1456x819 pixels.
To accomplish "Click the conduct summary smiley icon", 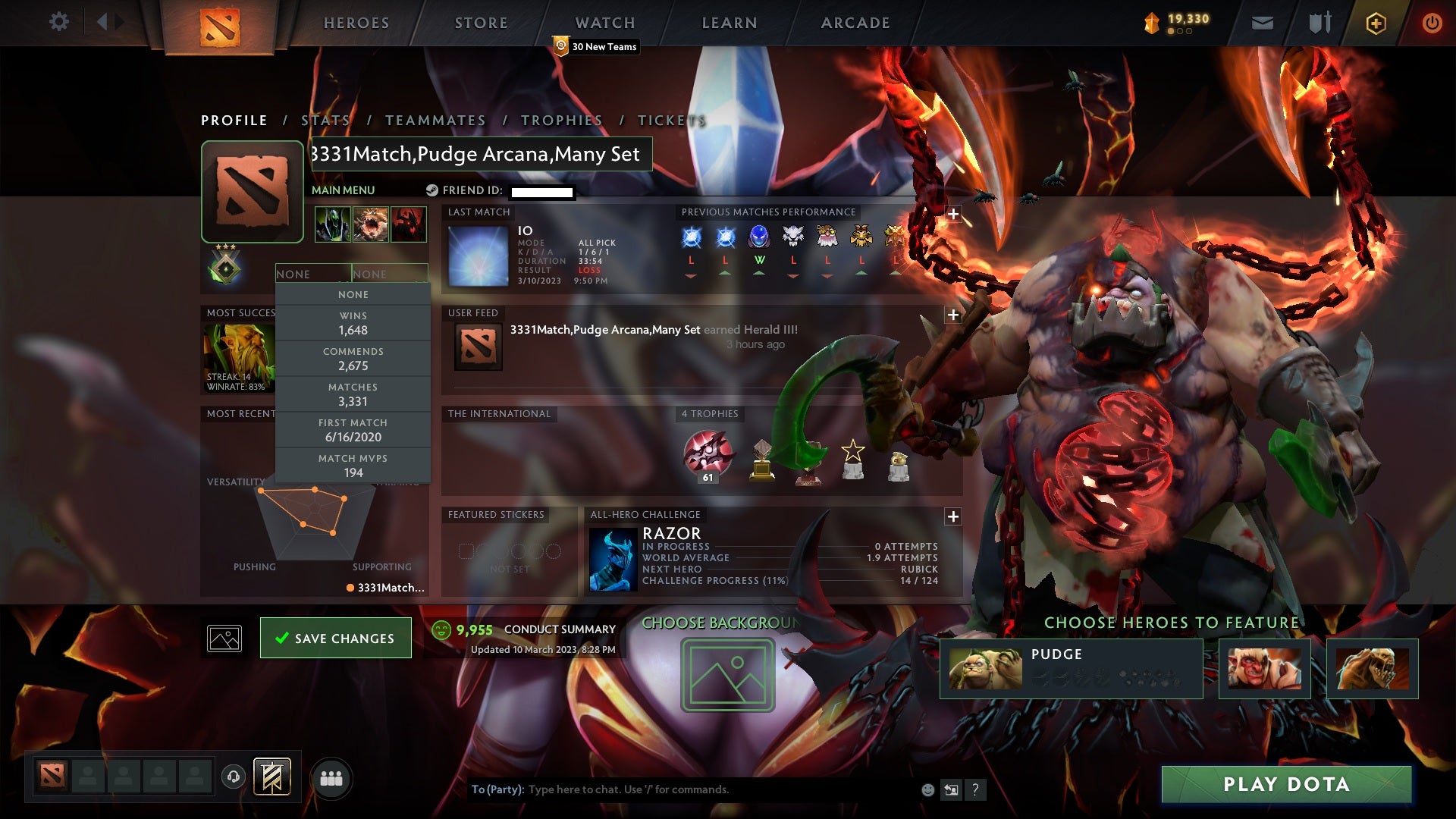I will click(441, 629).
